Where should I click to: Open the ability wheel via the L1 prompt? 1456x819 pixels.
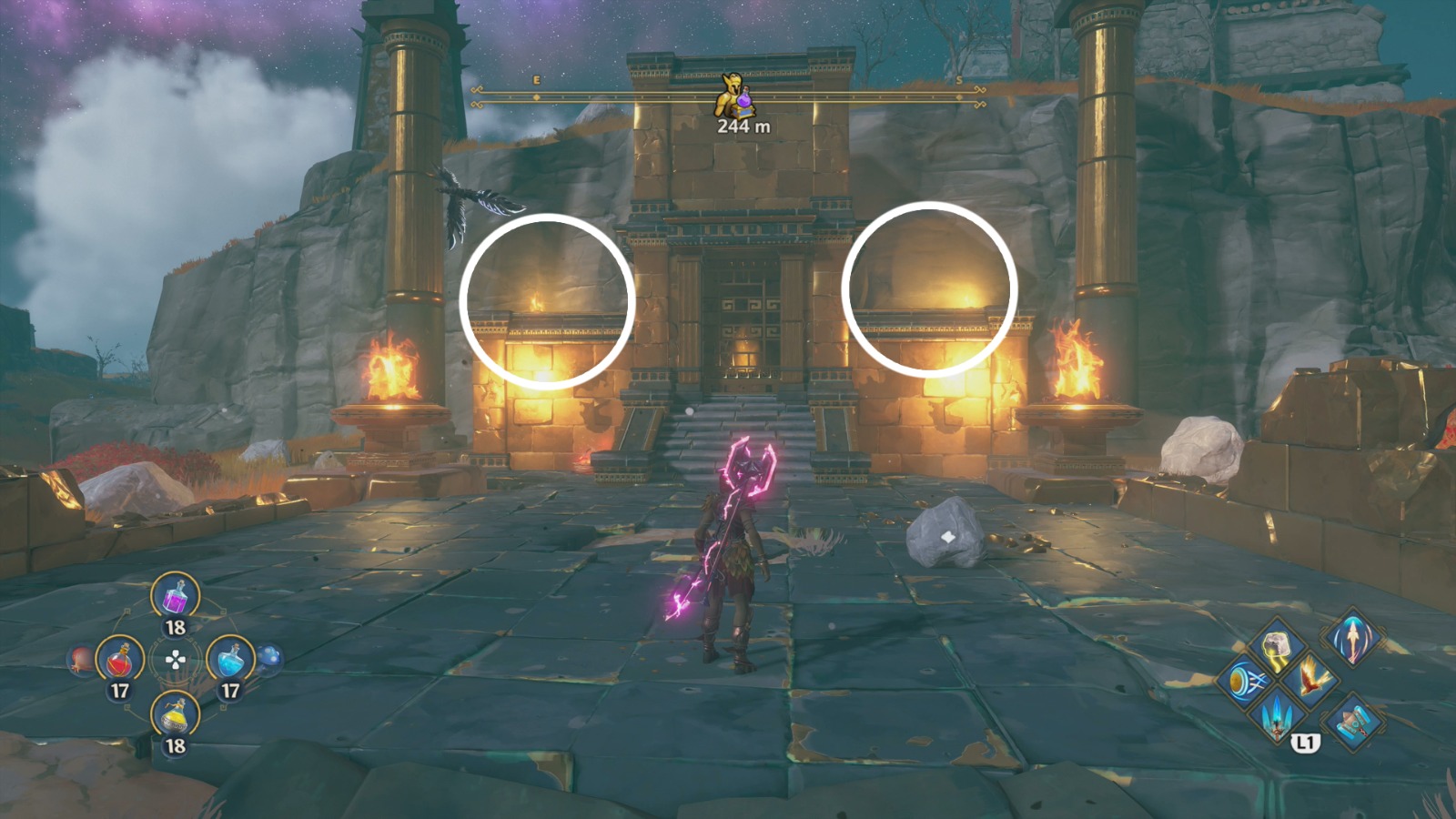[1307, 743]
